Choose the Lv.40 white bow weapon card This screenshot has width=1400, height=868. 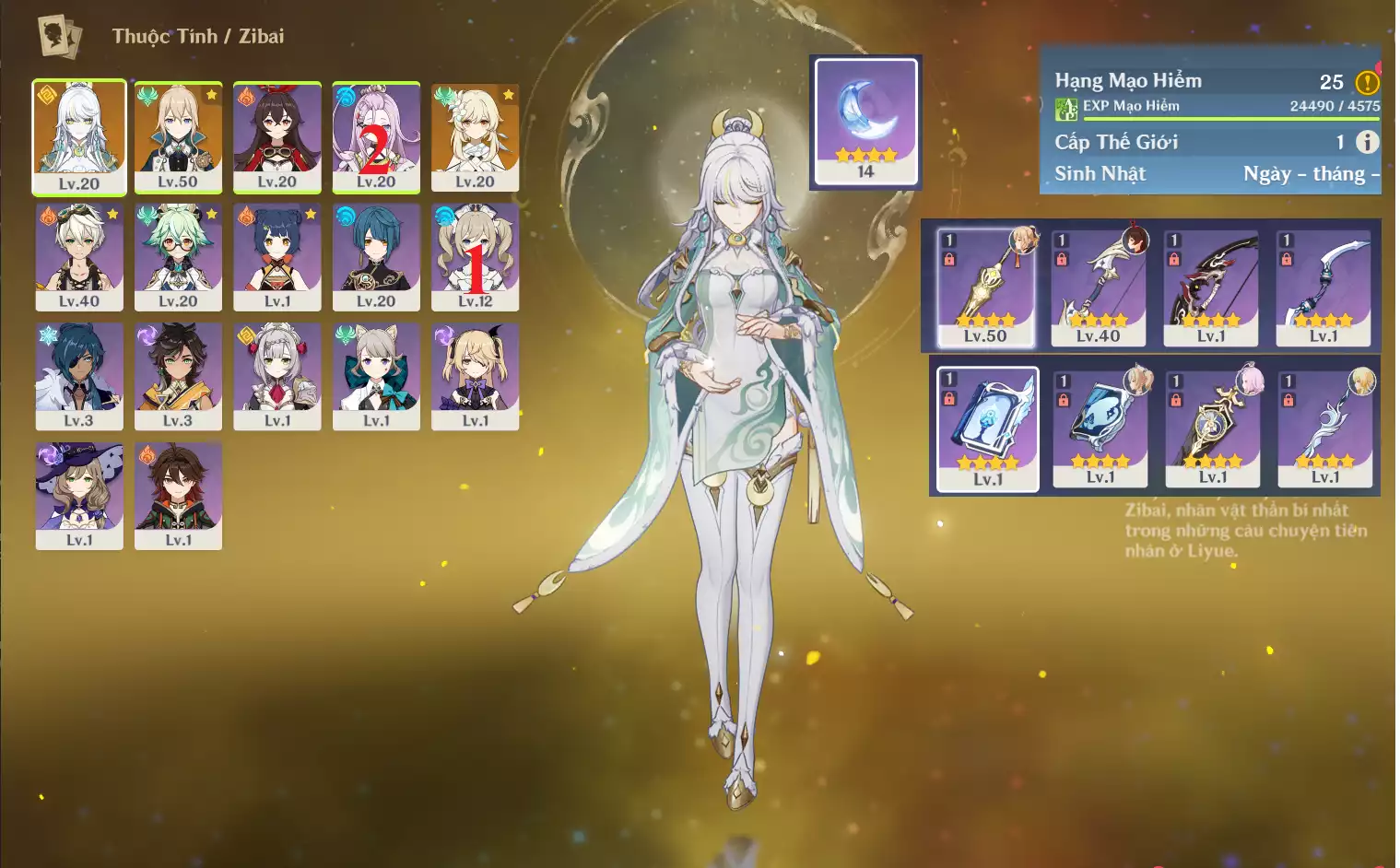[1098, 287]
